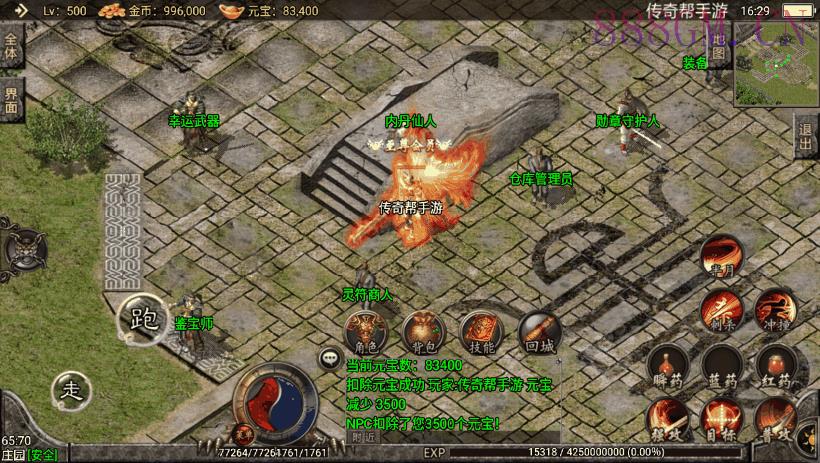Use the 瞬药 instant potion
The height and width of the screenshot is (463, 820).
click(665, 366)
